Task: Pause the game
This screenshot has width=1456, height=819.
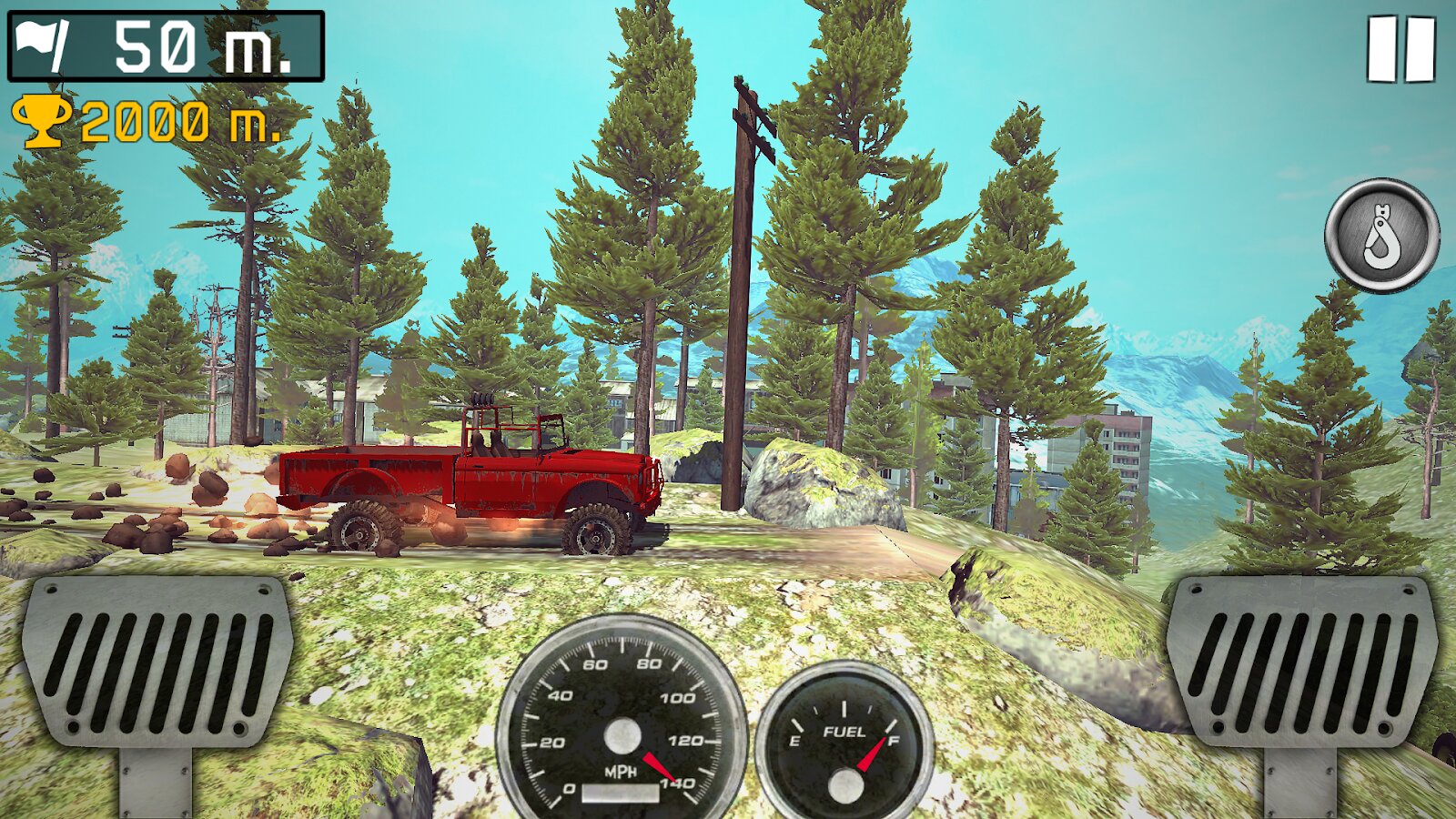Action: pyautogui.click(x=1400, y=49)
